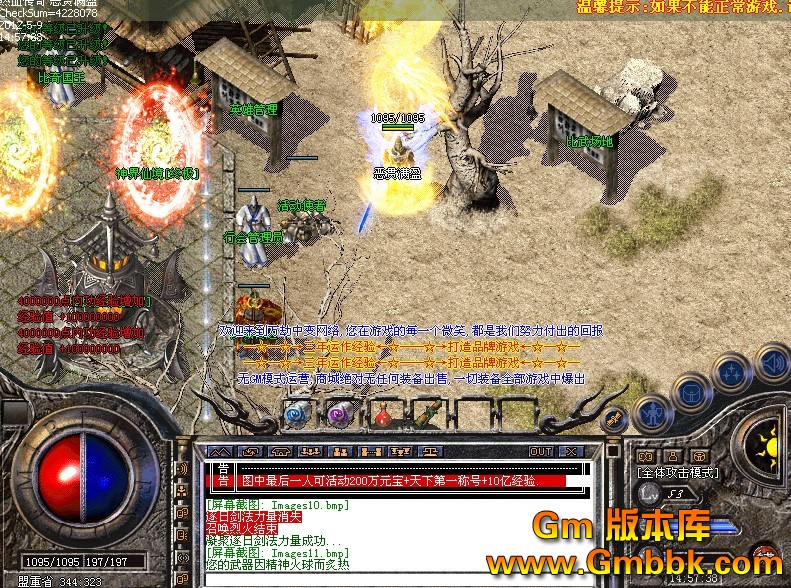Use the blue scroll in the belt
The width and height of the screenshot is (791, 588).
click(295, 413)
